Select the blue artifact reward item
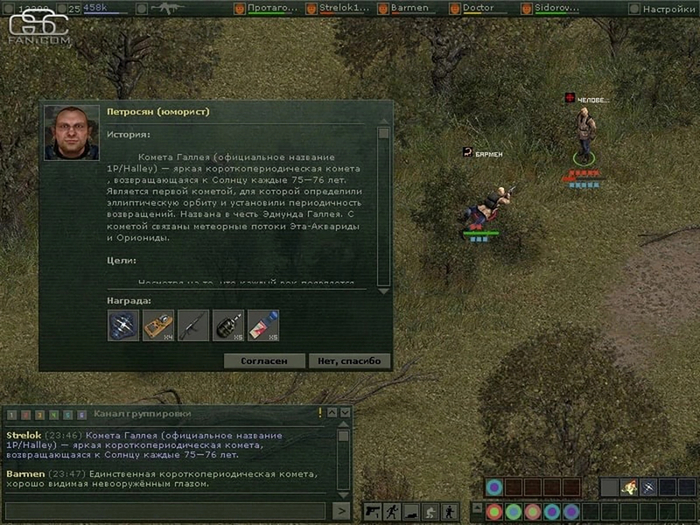 click(123, 325)
